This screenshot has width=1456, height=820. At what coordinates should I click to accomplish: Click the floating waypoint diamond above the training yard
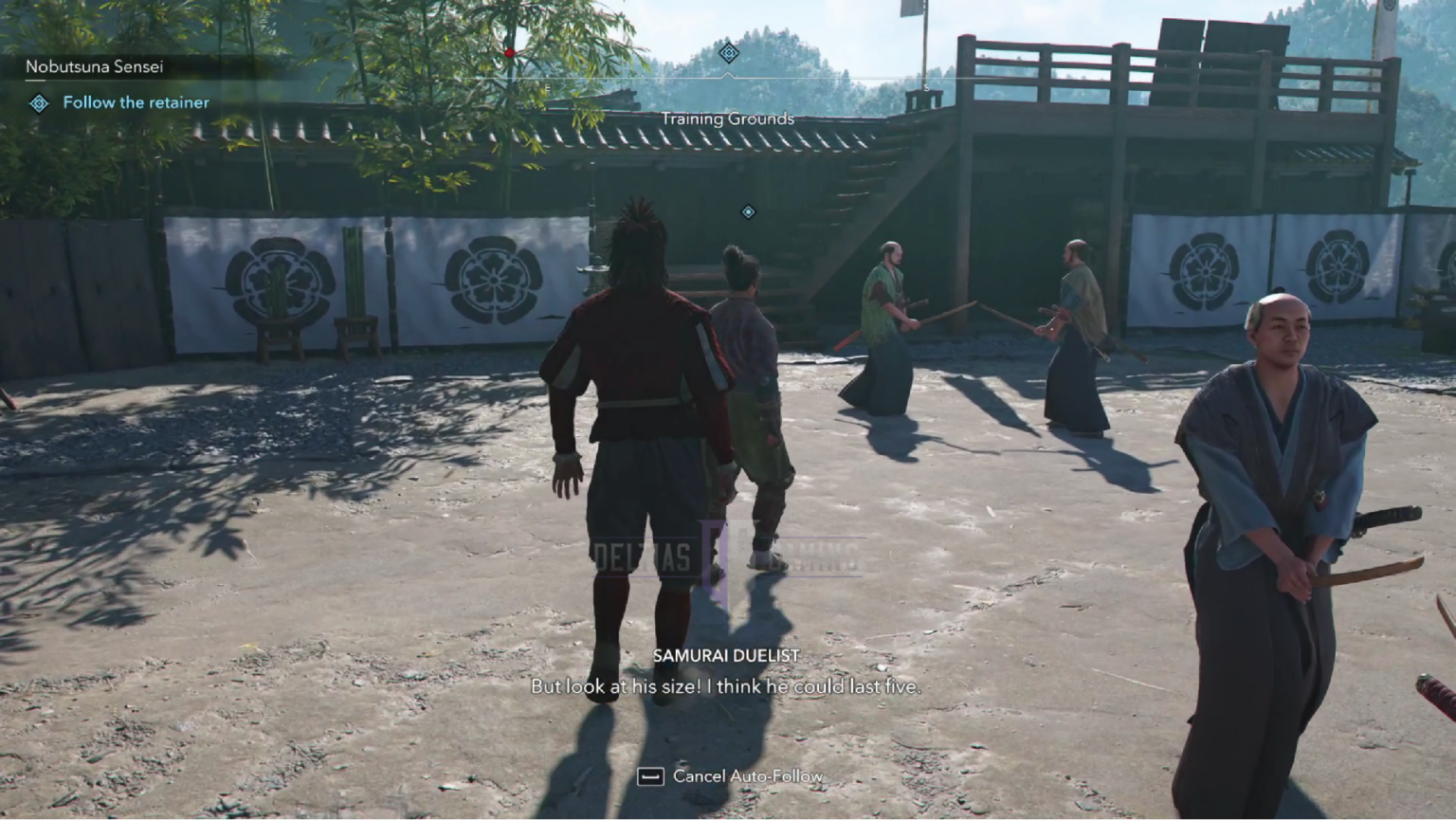coord(748,211)
